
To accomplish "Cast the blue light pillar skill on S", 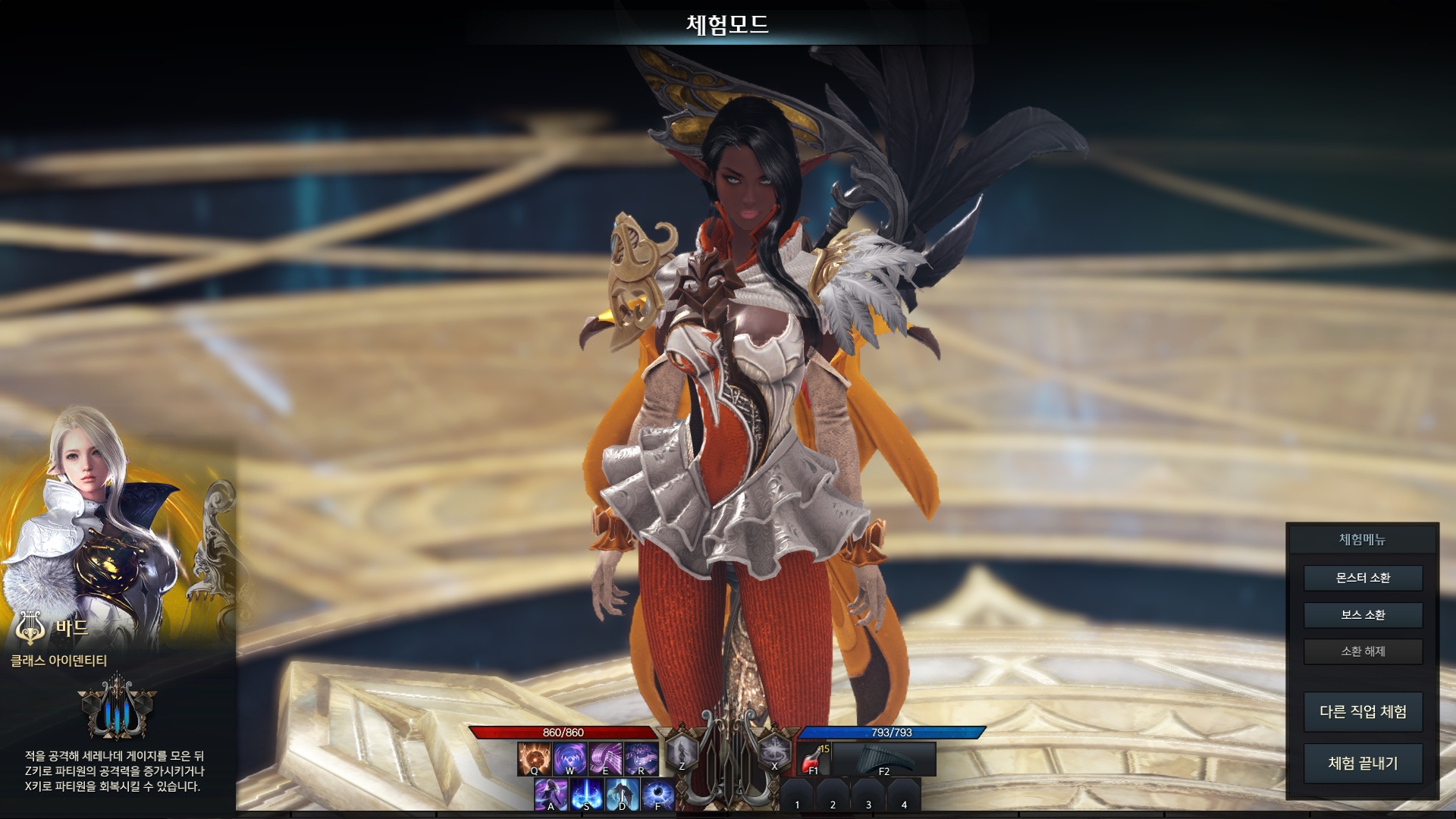I will point(587,795).
